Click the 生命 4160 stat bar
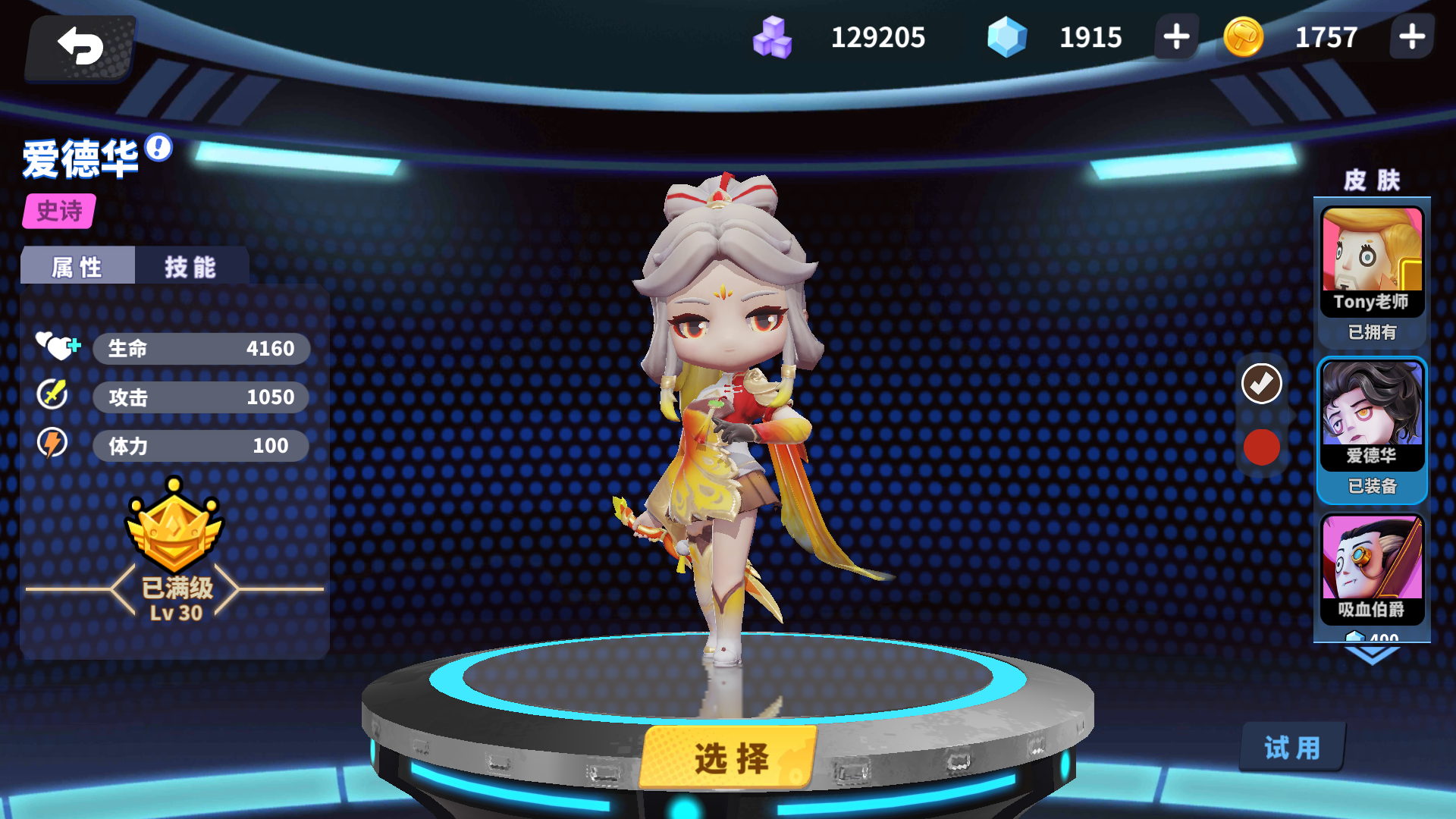1456x819 pixels. [201, 348]
